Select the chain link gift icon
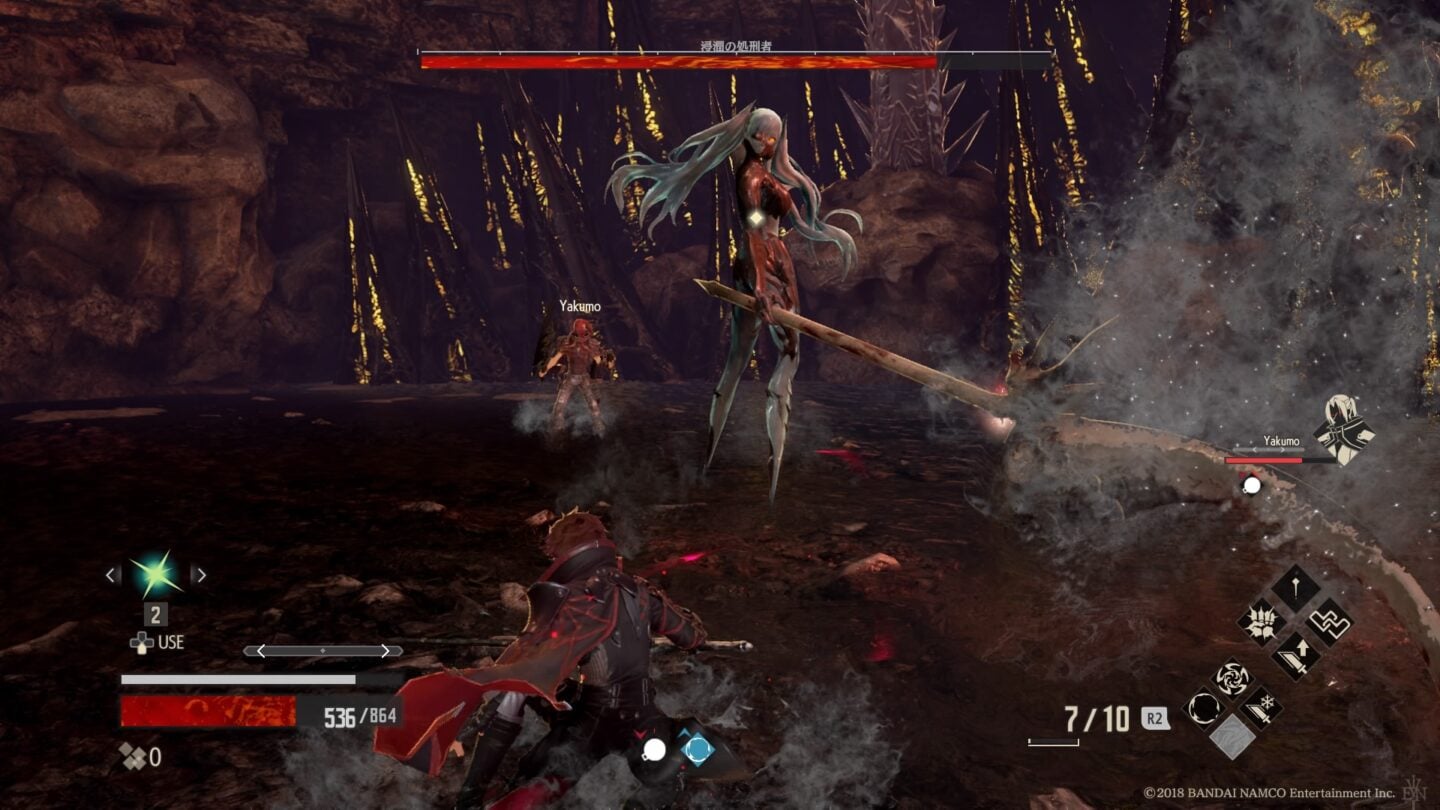Image resolution: width=1440 pixels, height=810 pixels. click(1329, 622)
